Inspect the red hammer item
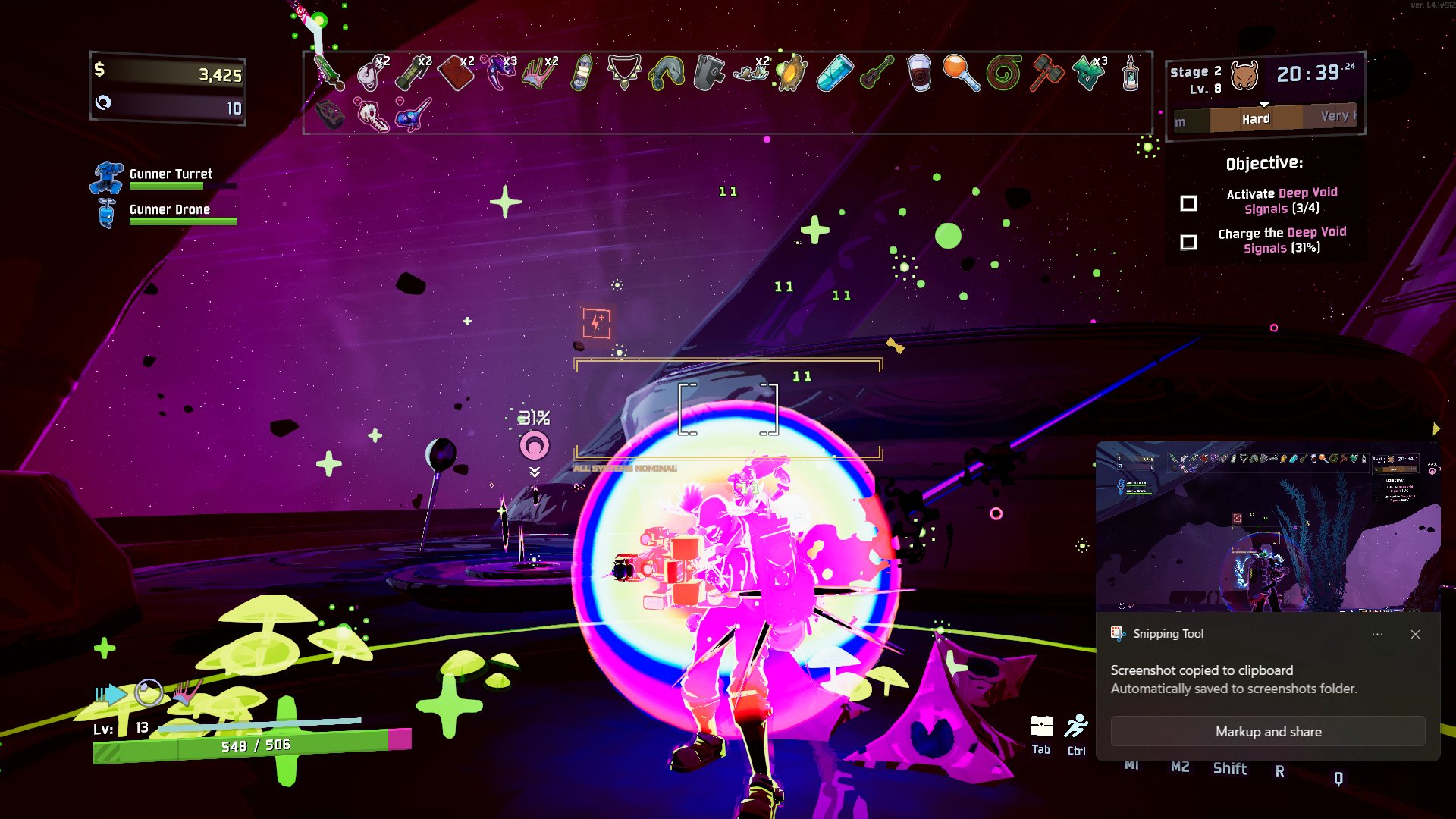Screen dimensions: 1456x819 1046,74
